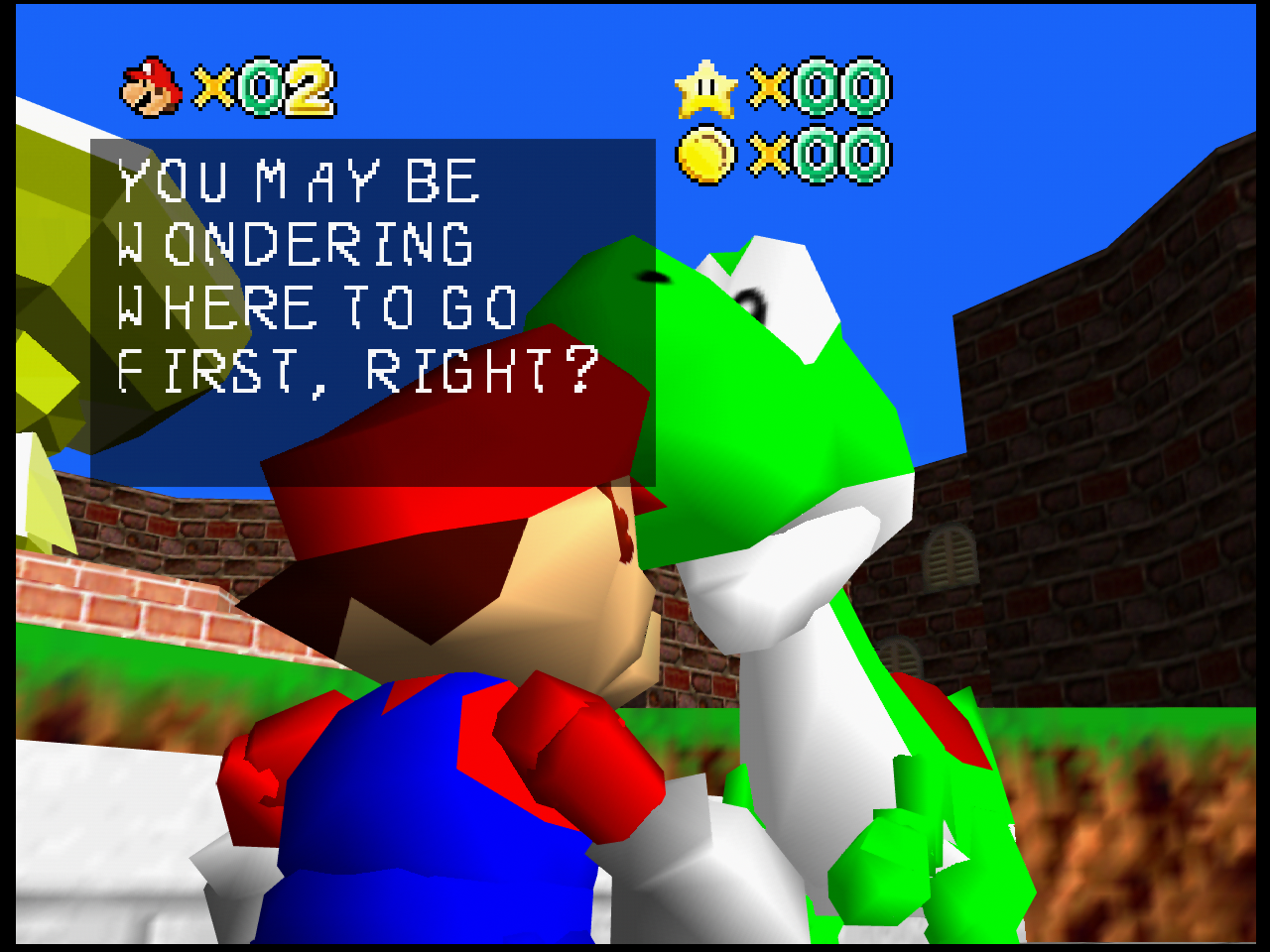The width and height of the screenshot is (1270, 952).
Task: Click the Mario head lives icon
Action: click(x=151, y=87)
